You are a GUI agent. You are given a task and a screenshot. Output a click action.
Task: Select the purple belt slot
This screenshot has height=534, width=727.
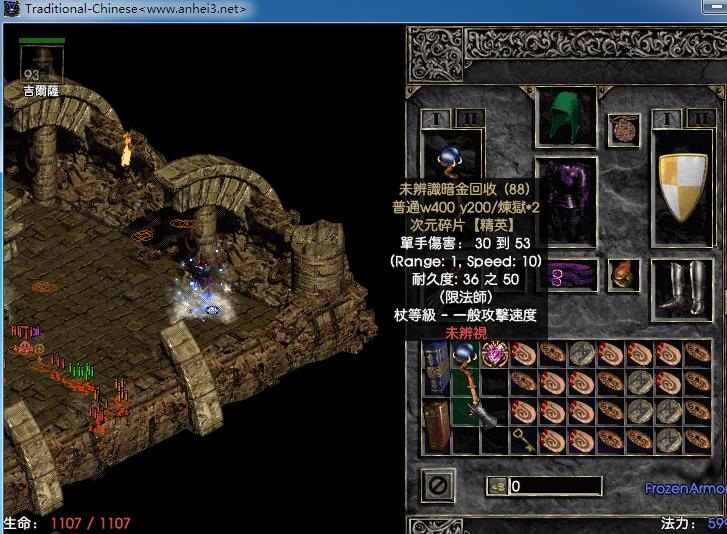(566, 274)
